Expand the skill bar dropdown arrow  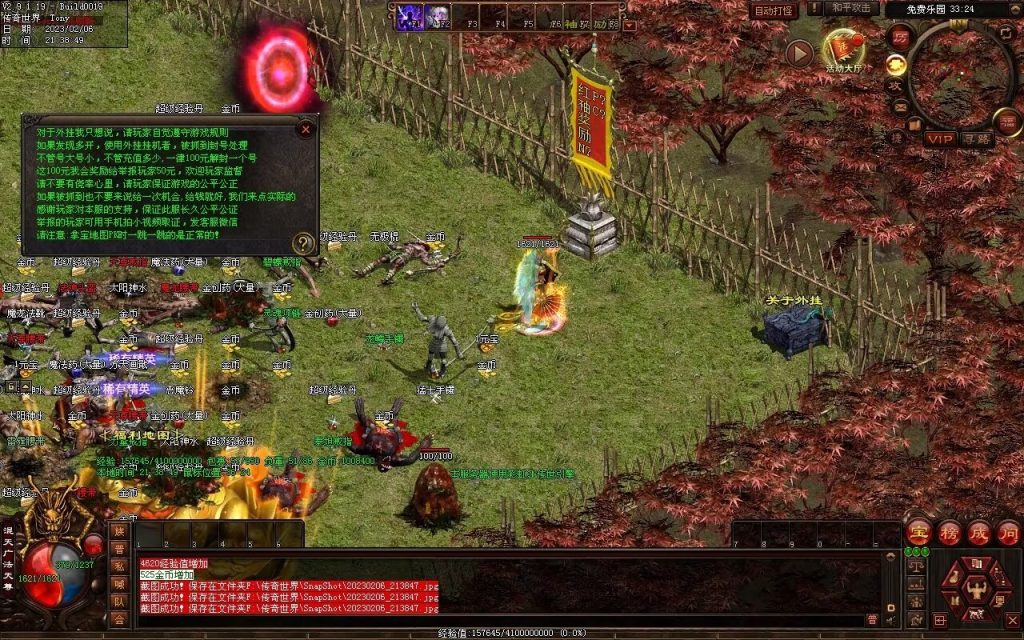(630, 25)
